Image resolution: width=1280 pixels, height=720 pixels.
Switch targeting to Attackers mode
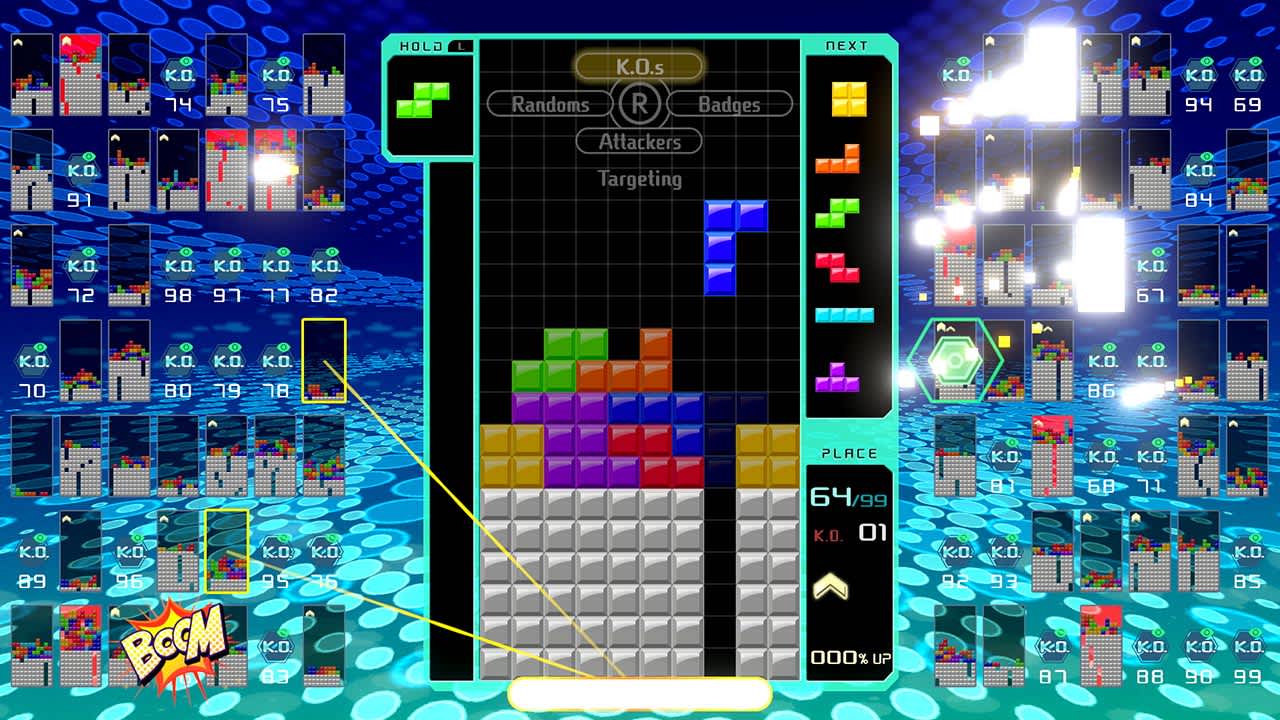[638, 142]
